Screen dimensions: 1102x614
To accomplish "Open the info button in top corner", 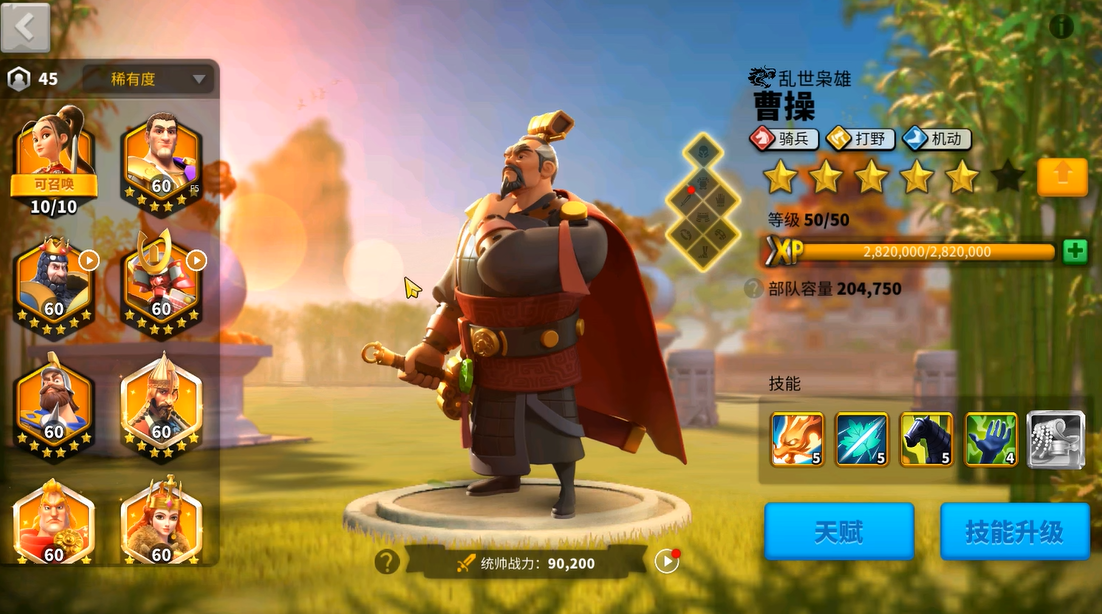I will click(1061, 27).
